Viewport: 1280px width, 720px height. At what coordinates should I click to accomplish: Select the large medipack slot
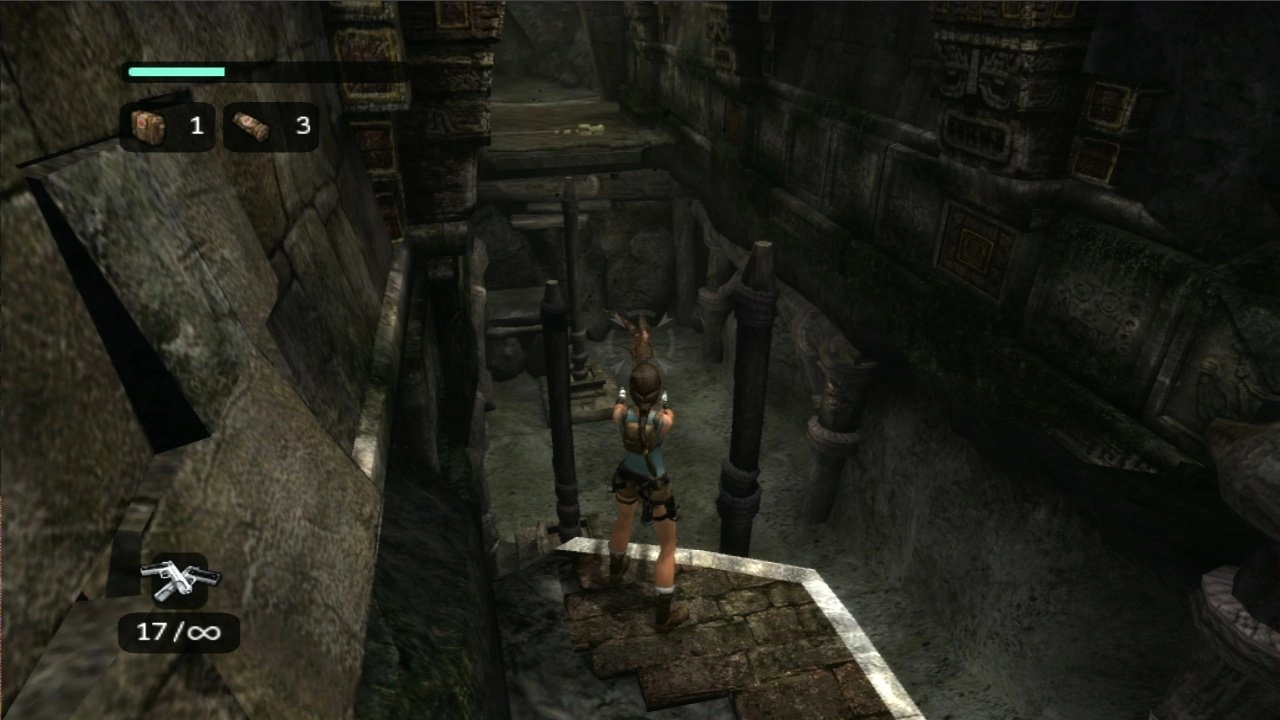pyautogui.click(x=167, y=126)
